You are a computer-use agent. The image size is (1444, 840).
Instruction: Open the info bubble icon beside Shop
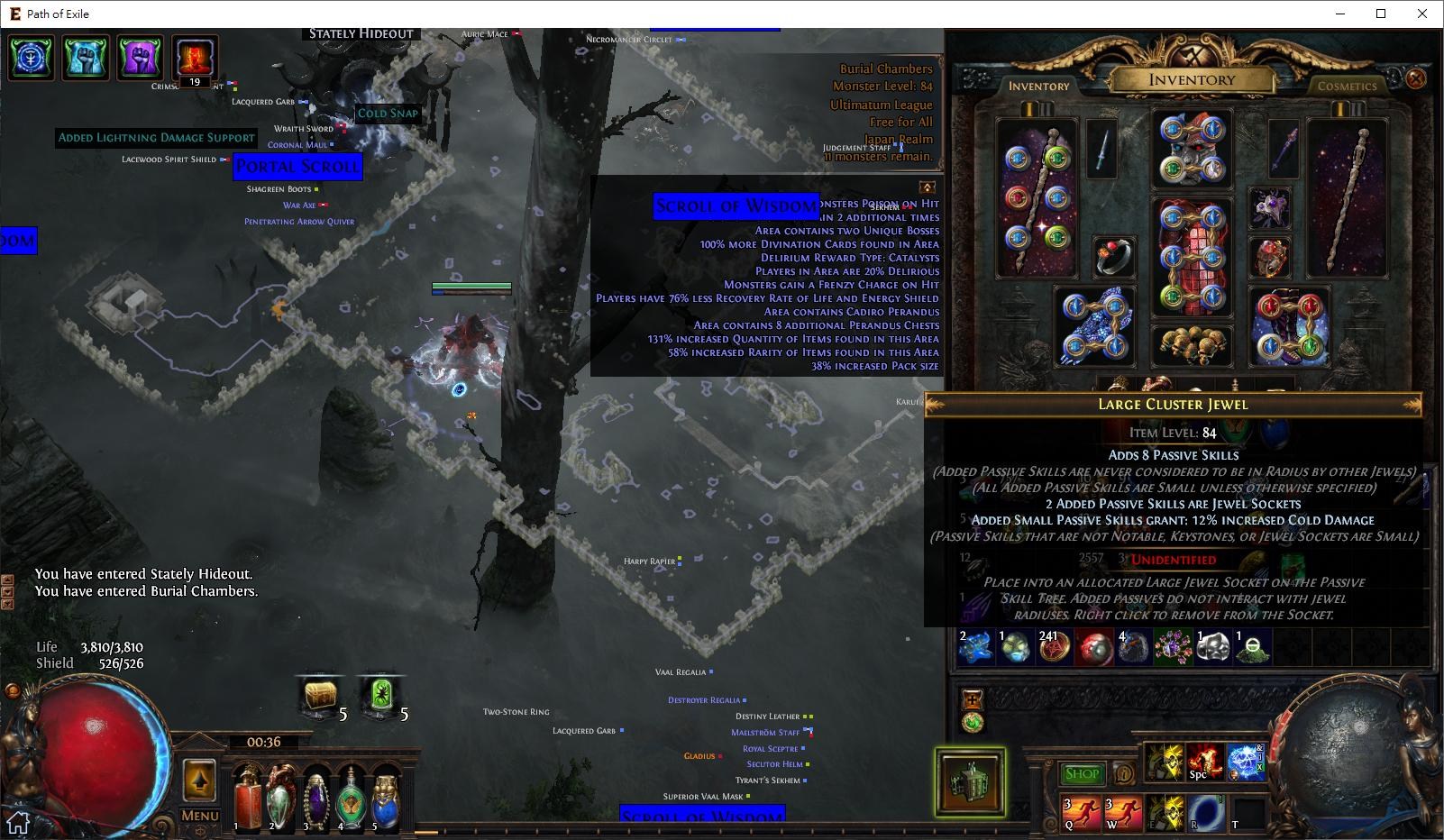click(x=1123, y=773)
